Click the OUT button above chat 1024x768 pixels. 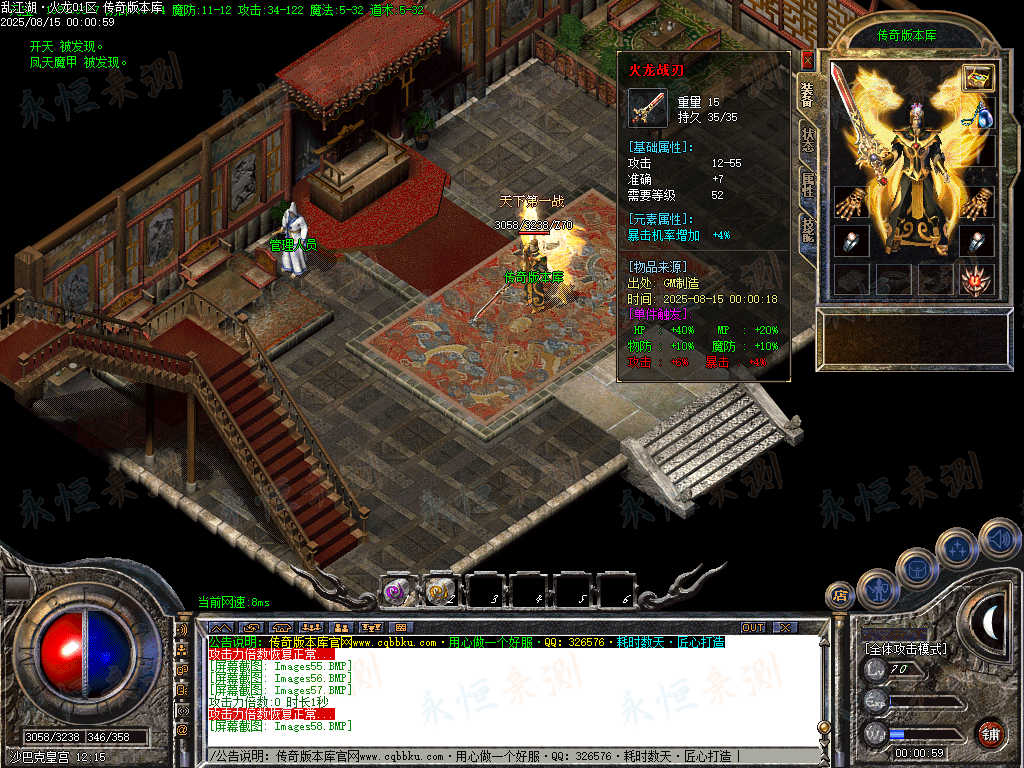point(752,627)
